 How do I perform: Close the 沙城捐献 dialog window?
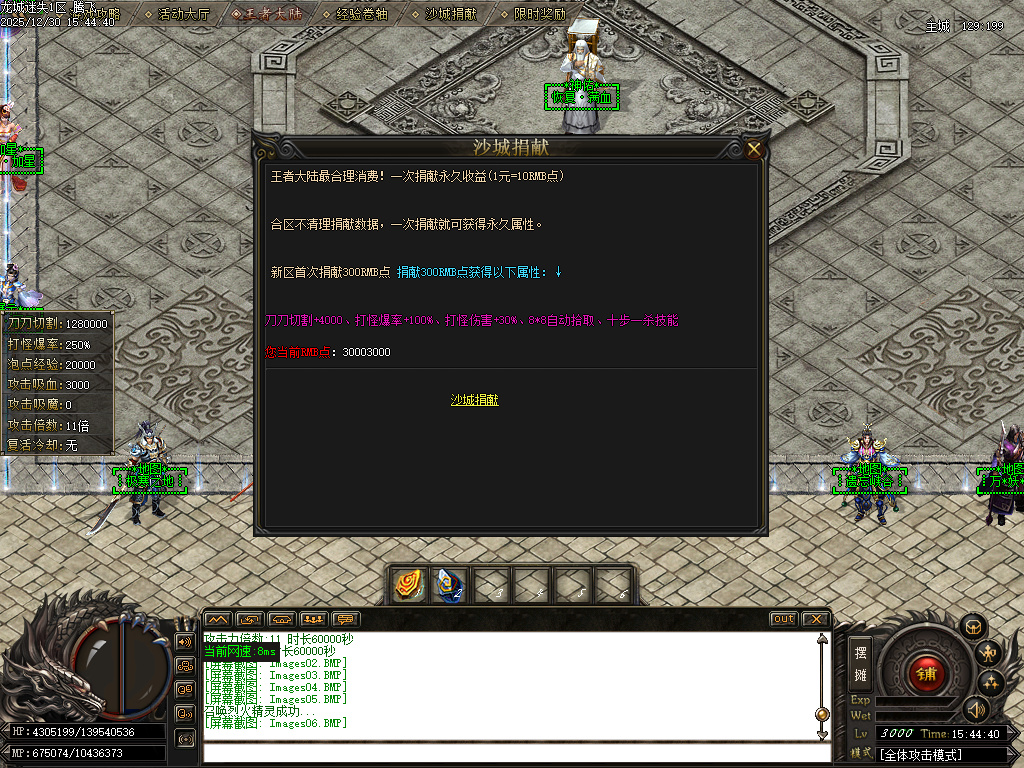(754, 150)
